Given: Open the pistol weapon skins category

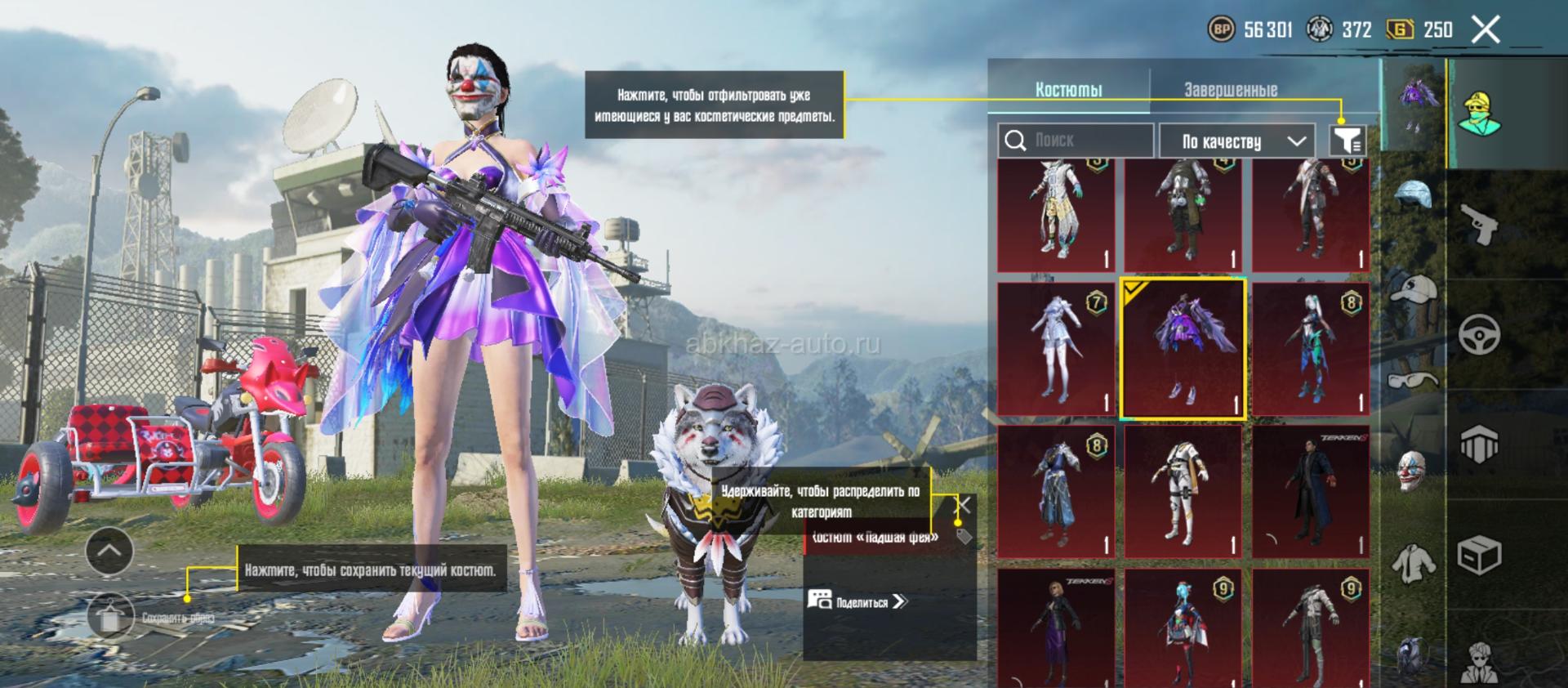Looking at the screenshot, I should [1479, 225].
